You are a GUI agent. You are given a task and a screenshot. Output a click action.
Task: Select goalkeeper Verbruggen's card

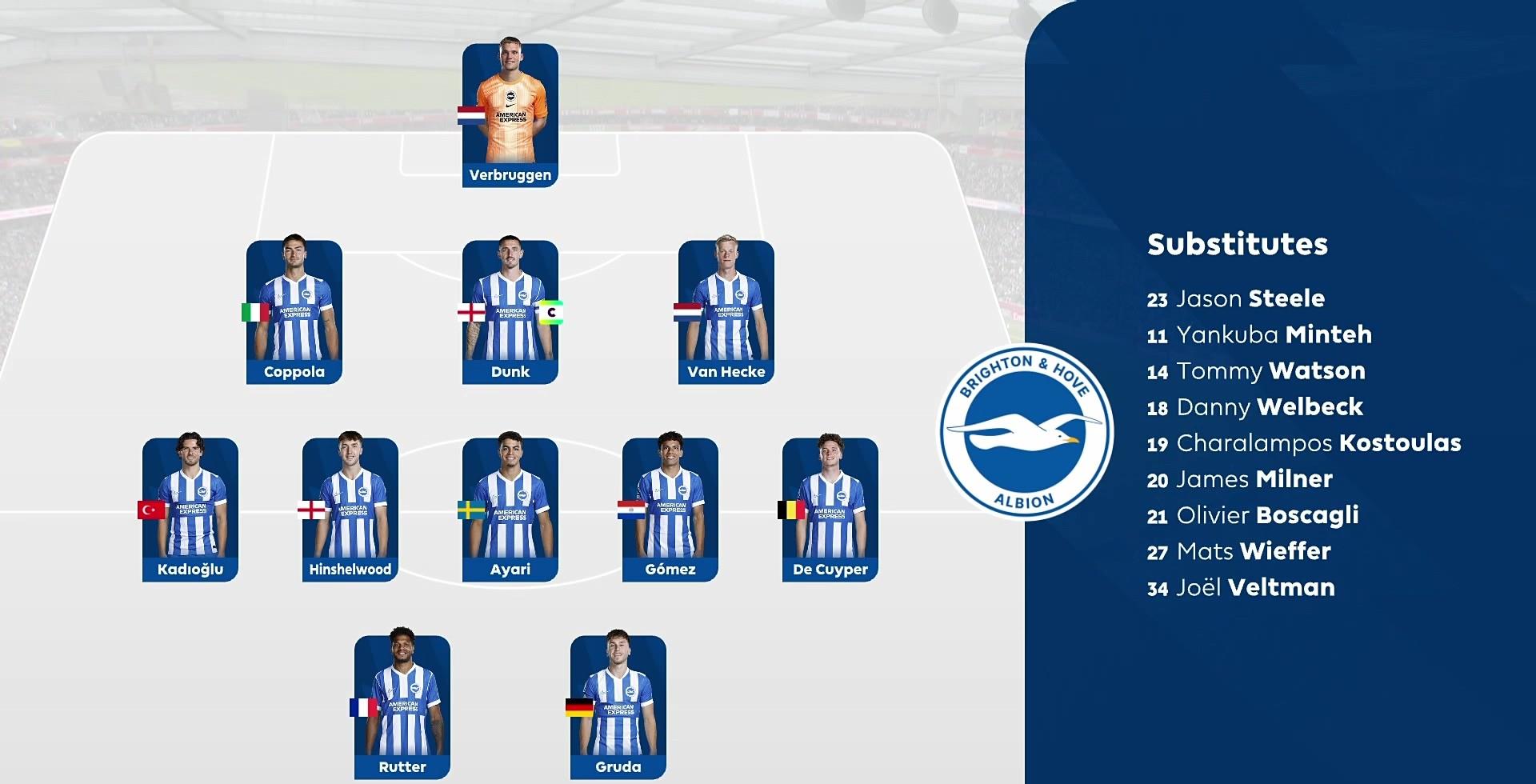510,115
